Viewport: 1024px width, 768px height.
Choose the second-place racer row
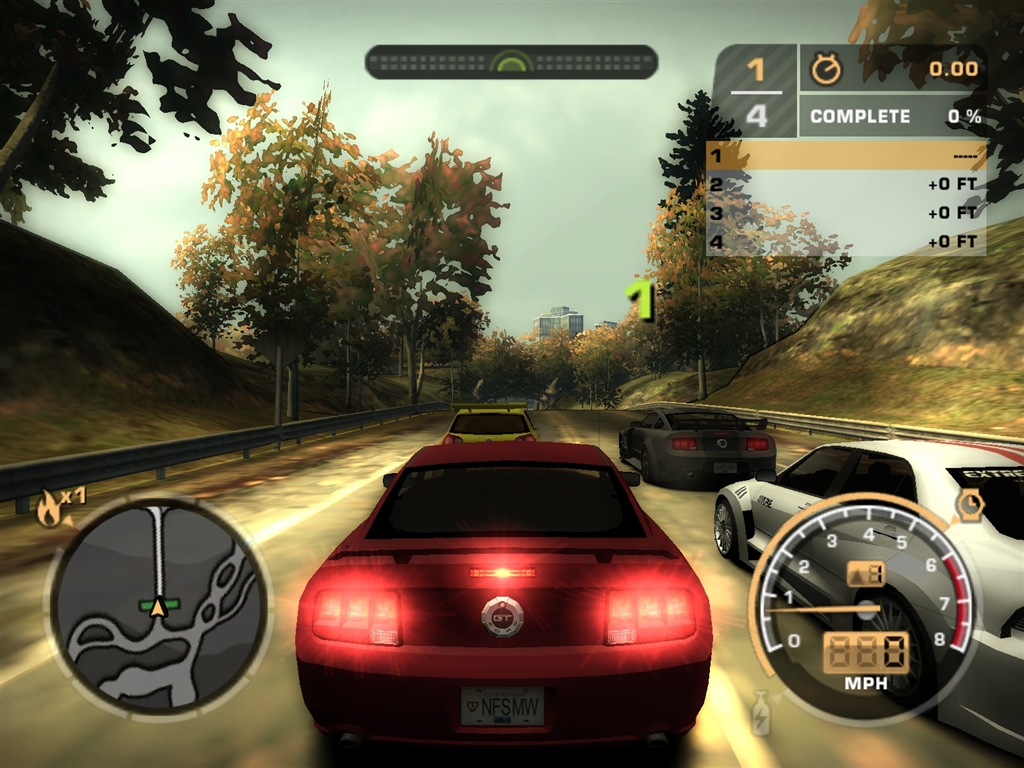tap(845, 184)
